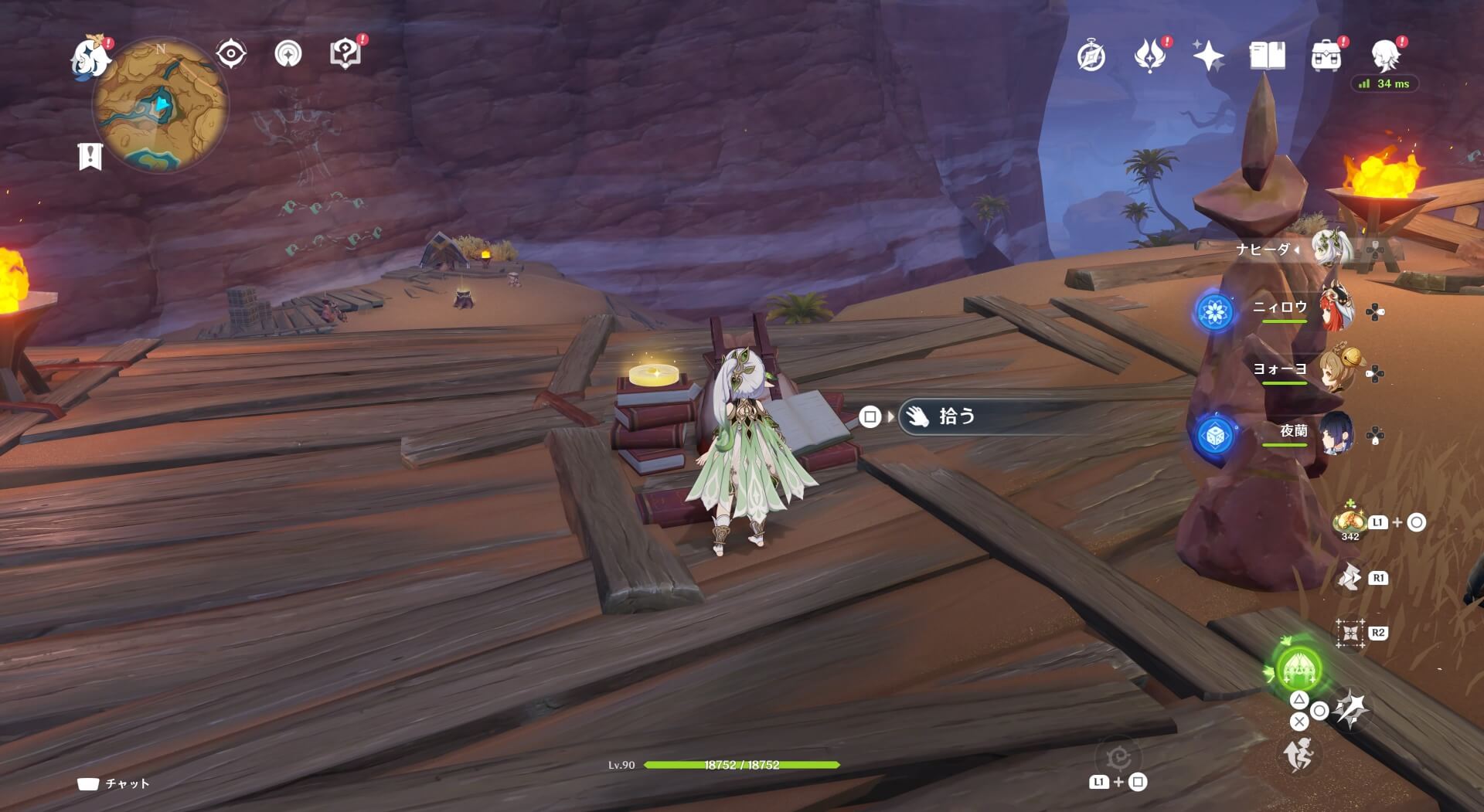
Task: Open the tutorial question-mark handbook icon
Action: tap(346, 53)
